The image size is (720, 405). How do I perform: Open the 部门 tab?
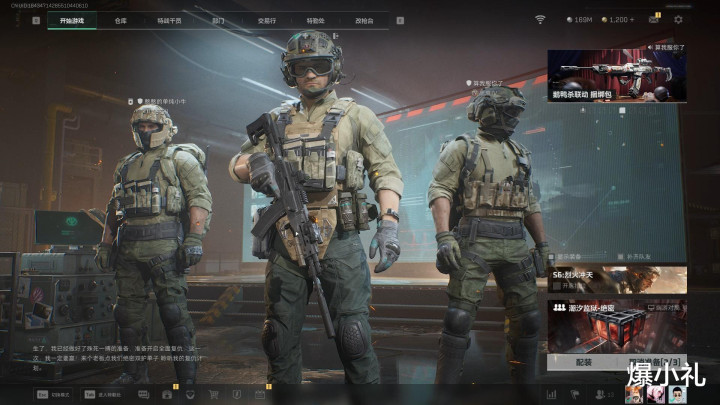(218, 19)
